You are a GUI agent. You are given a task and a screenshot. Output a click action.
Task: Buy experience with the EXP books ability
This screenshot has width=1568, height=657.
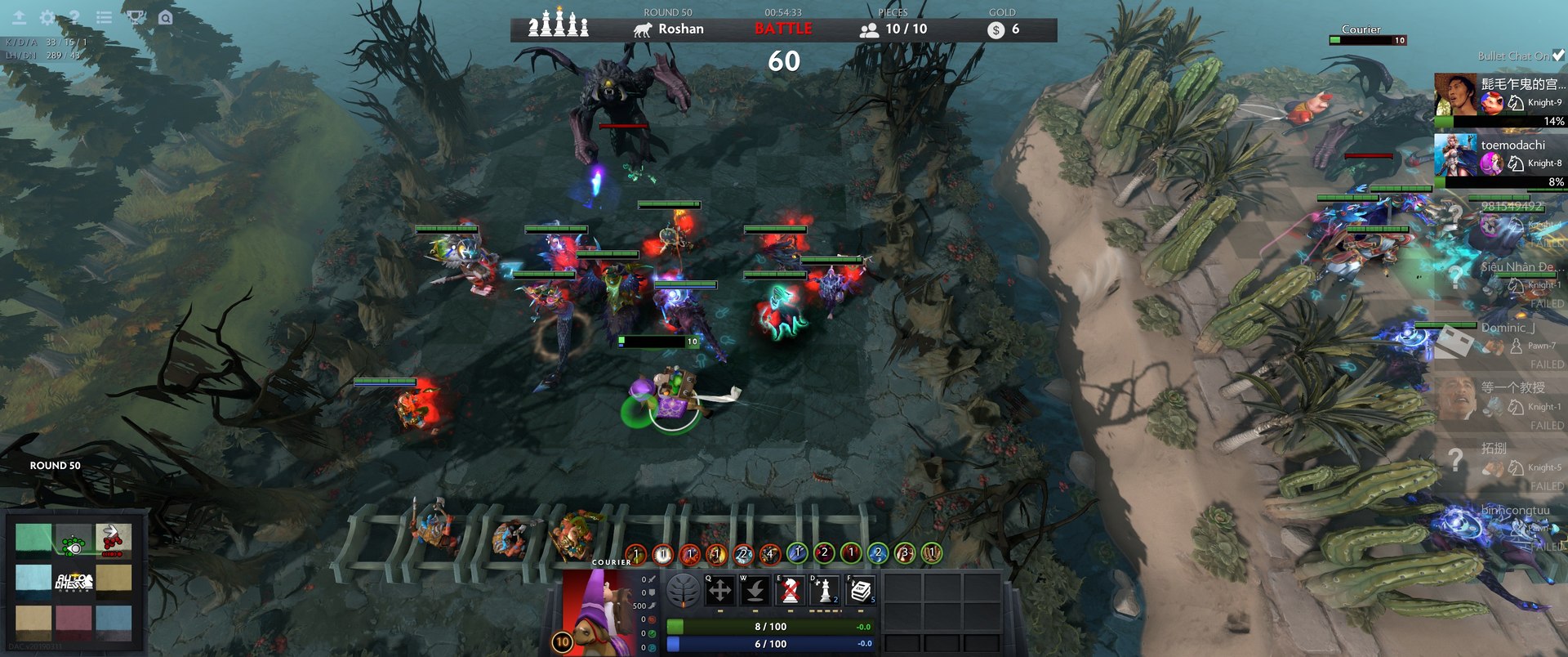860,591
